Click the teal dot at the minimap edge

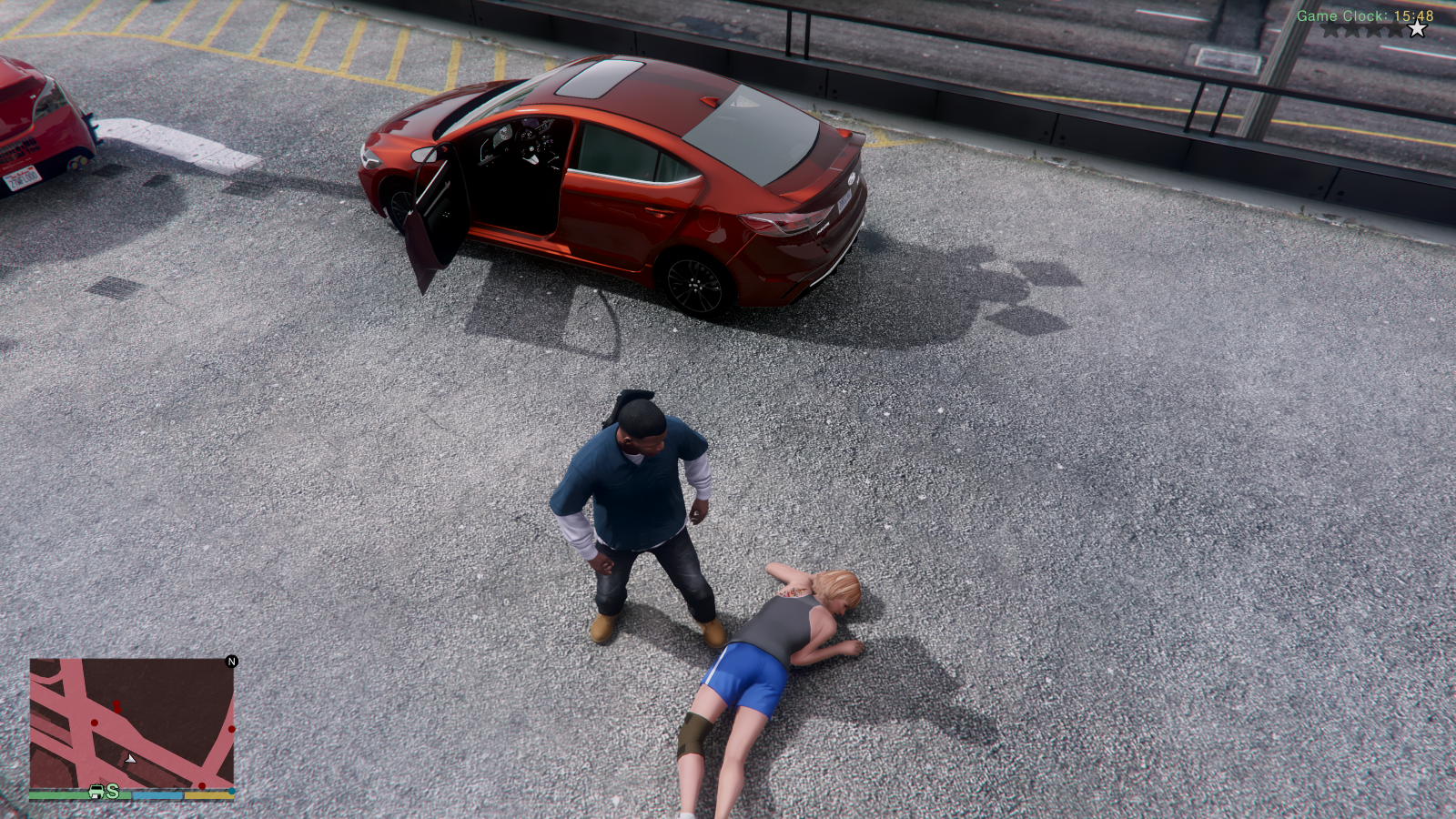(231, 791)
